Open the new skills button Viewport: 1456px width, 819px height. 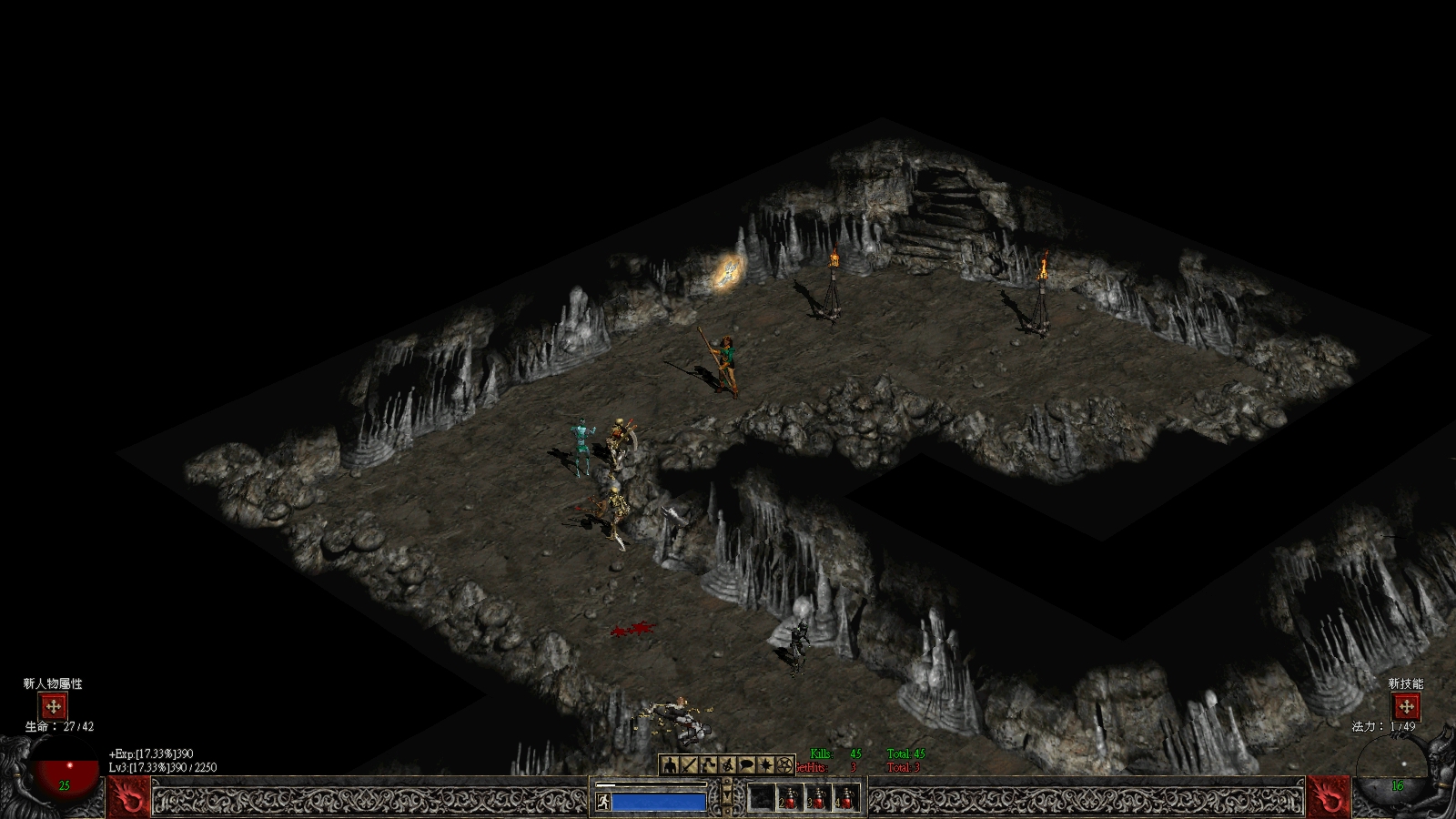click(1406, 706)
